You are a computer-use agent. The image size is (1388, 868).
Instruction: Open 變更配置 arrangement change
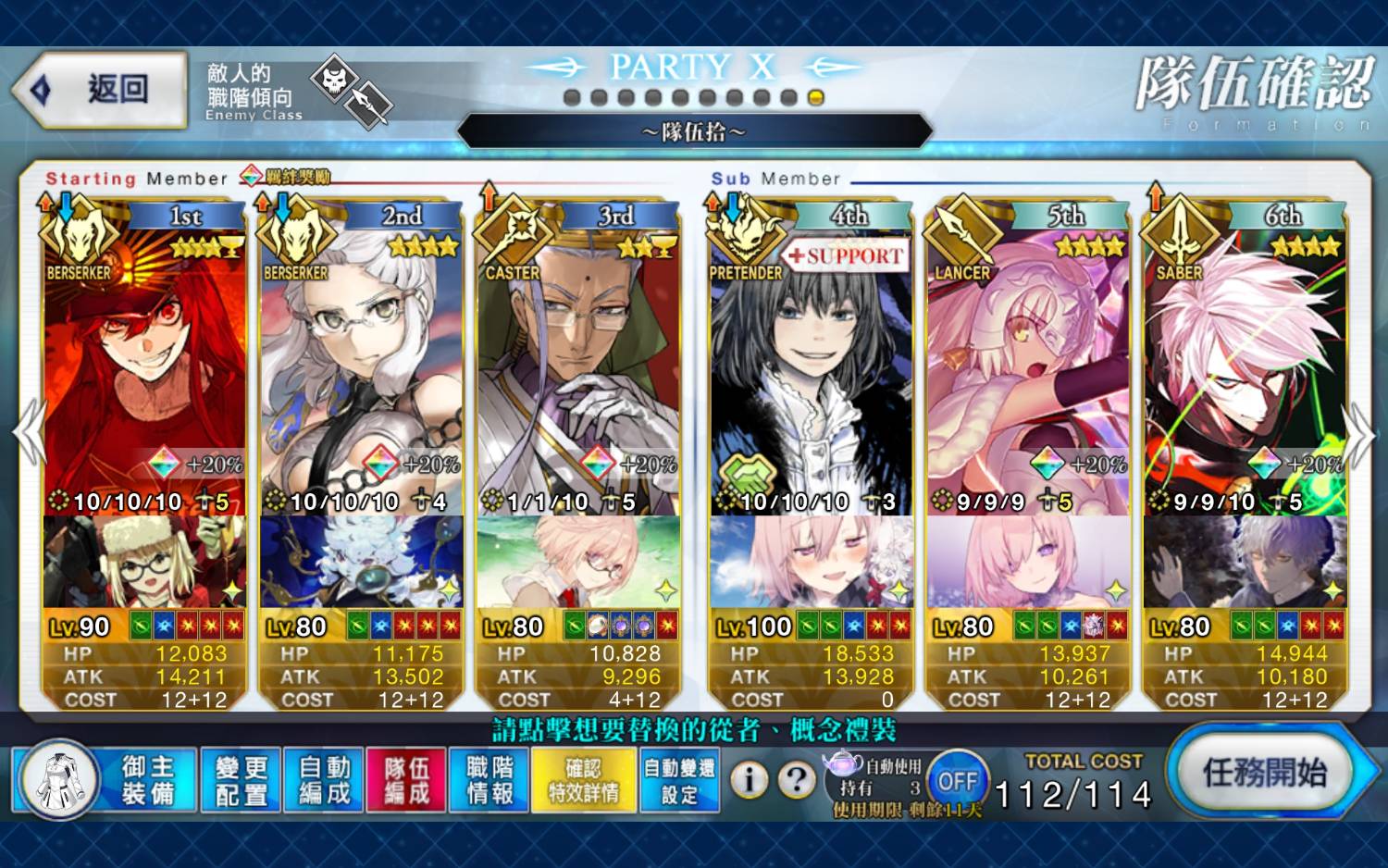tap(241, 780)
